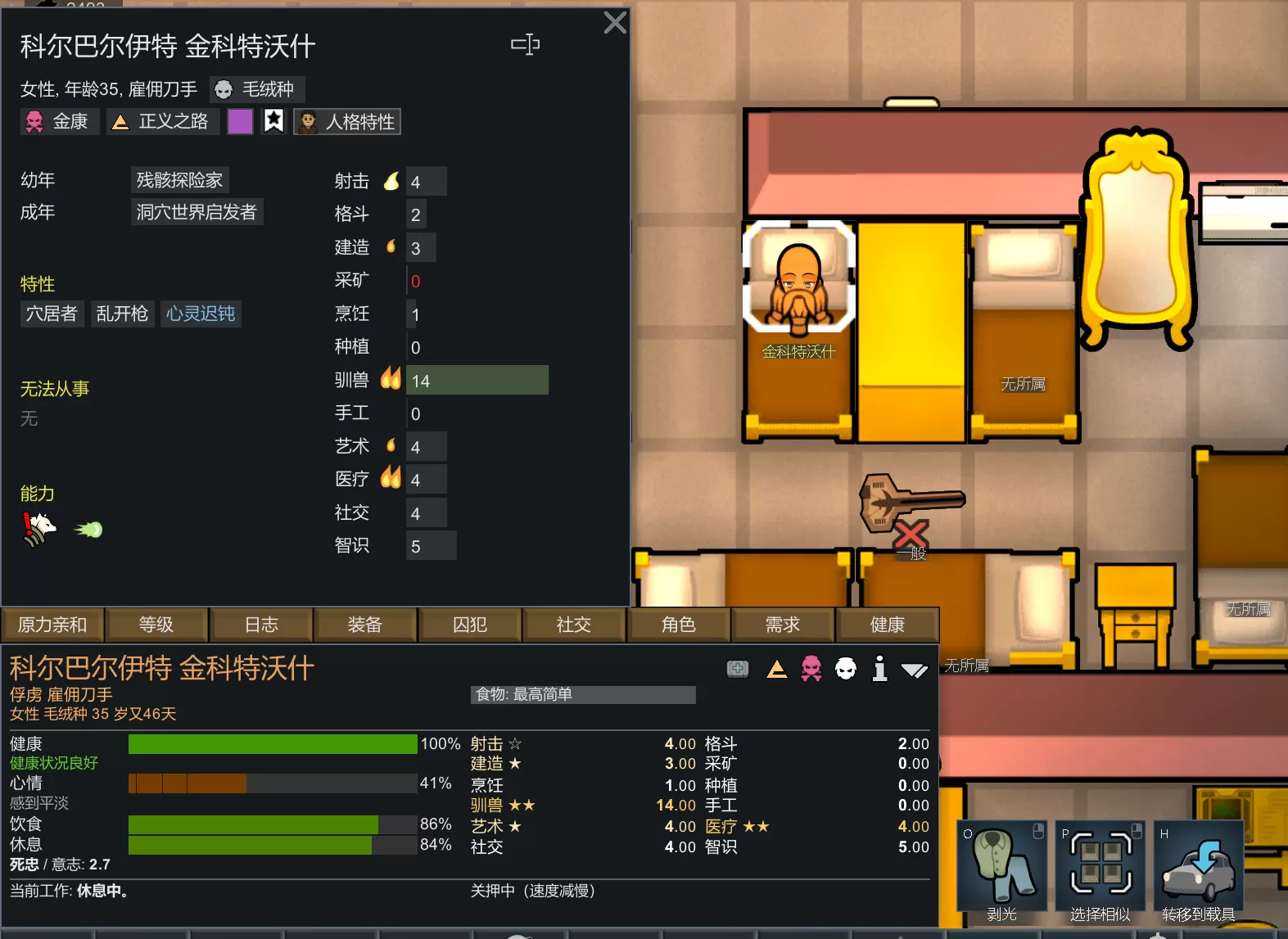Show the 装备 gear tab
Viewport: 1288px width, 939px height.
point(365,625)
